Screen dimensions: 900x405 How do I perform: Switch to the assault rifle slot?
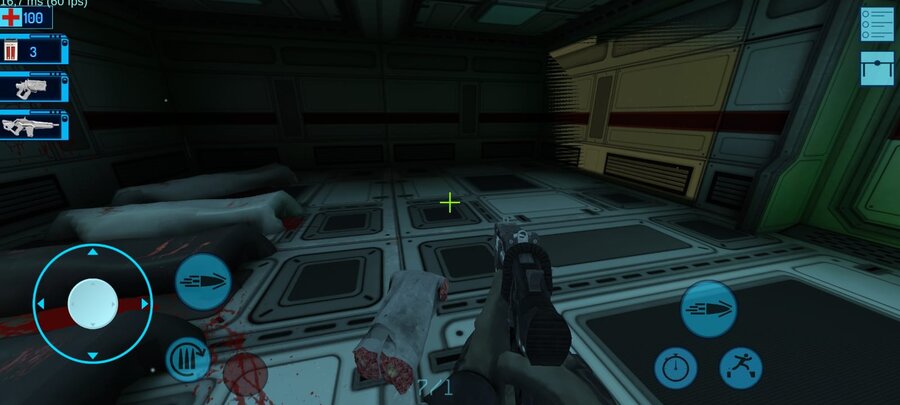34,125
